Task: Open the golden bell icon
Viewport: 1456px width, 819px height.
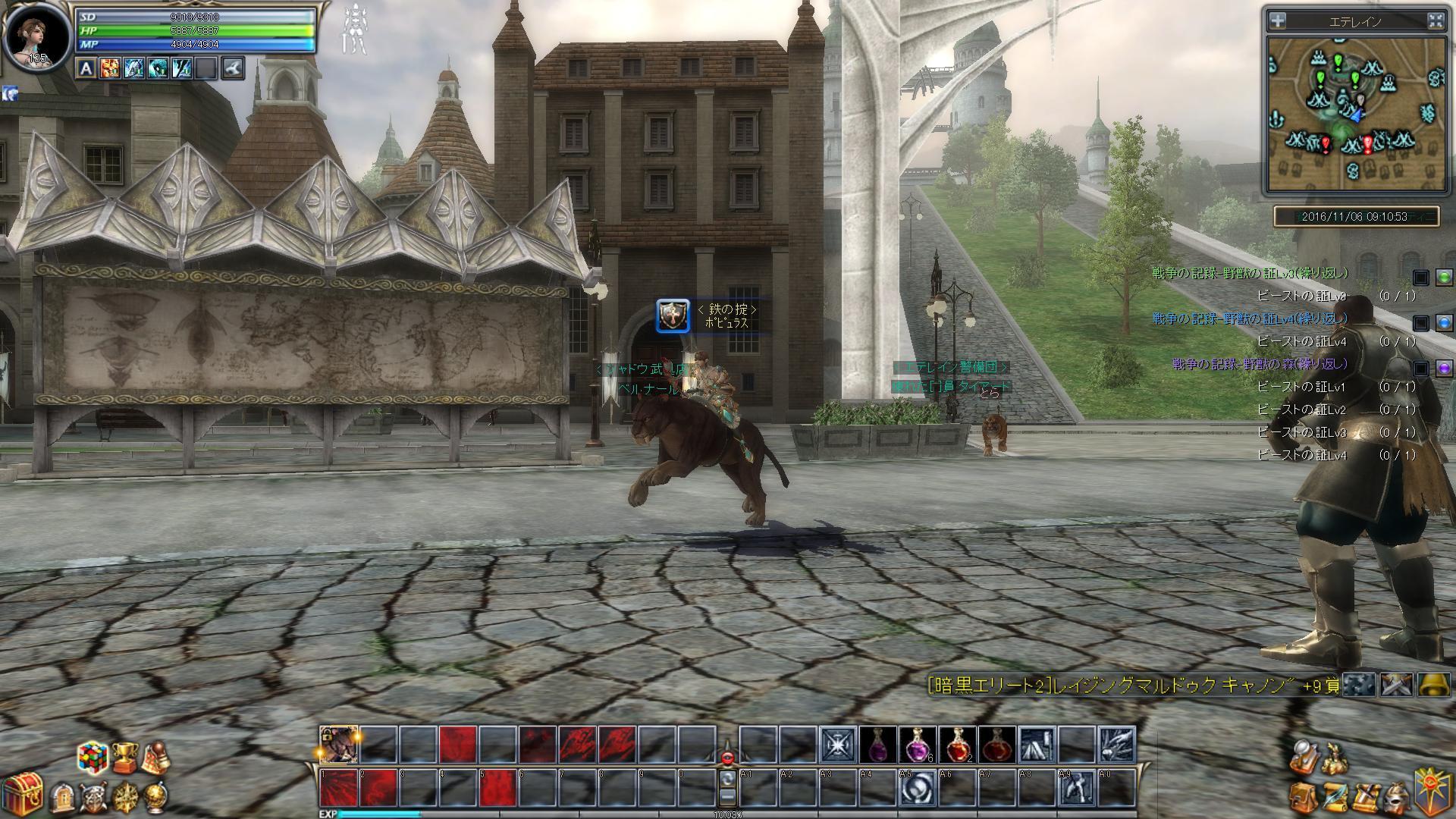Action: coord(1435,685)
